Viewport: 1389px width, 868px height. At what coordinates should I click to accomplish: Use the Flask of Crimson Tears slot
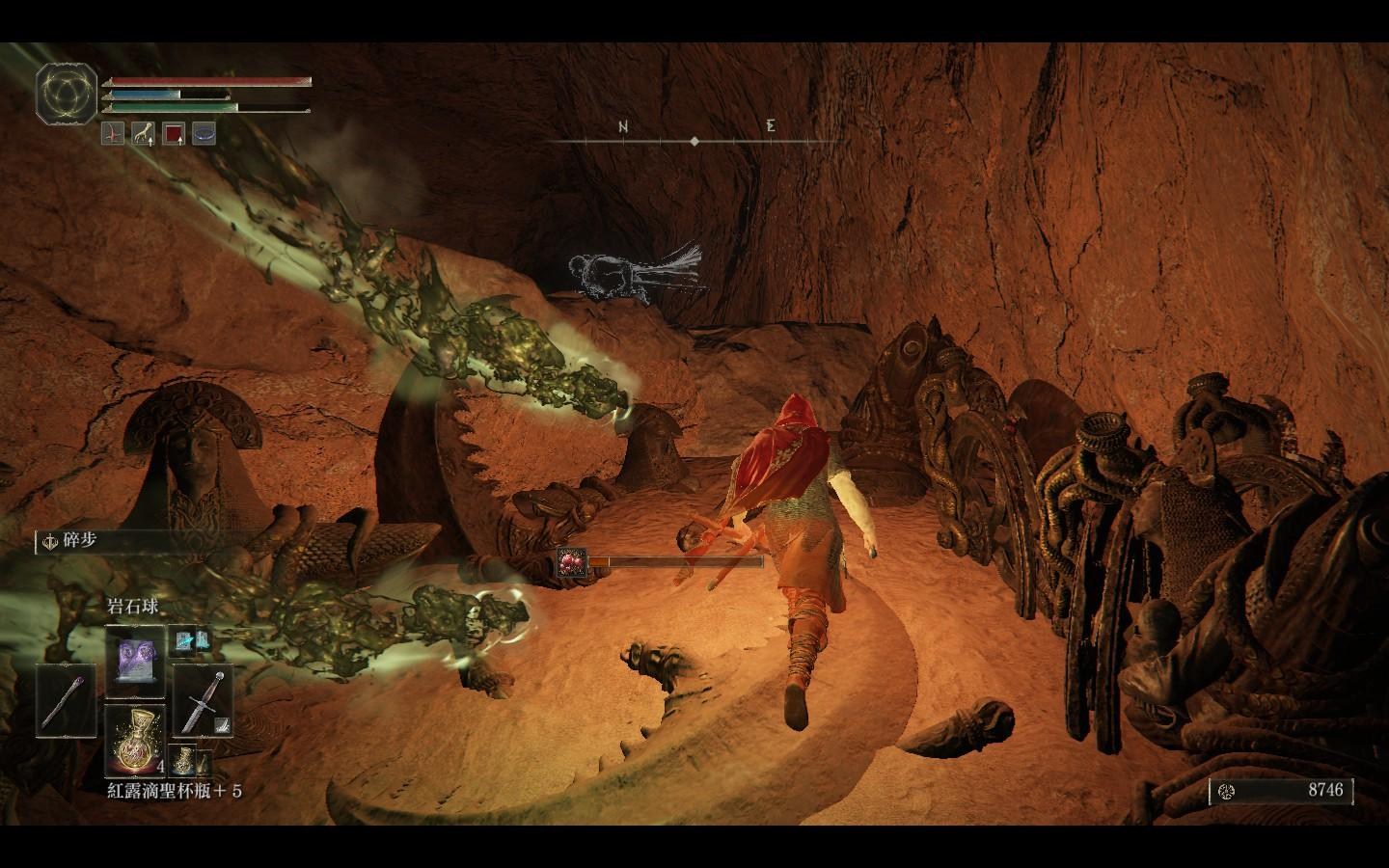[x=135, y=740]
